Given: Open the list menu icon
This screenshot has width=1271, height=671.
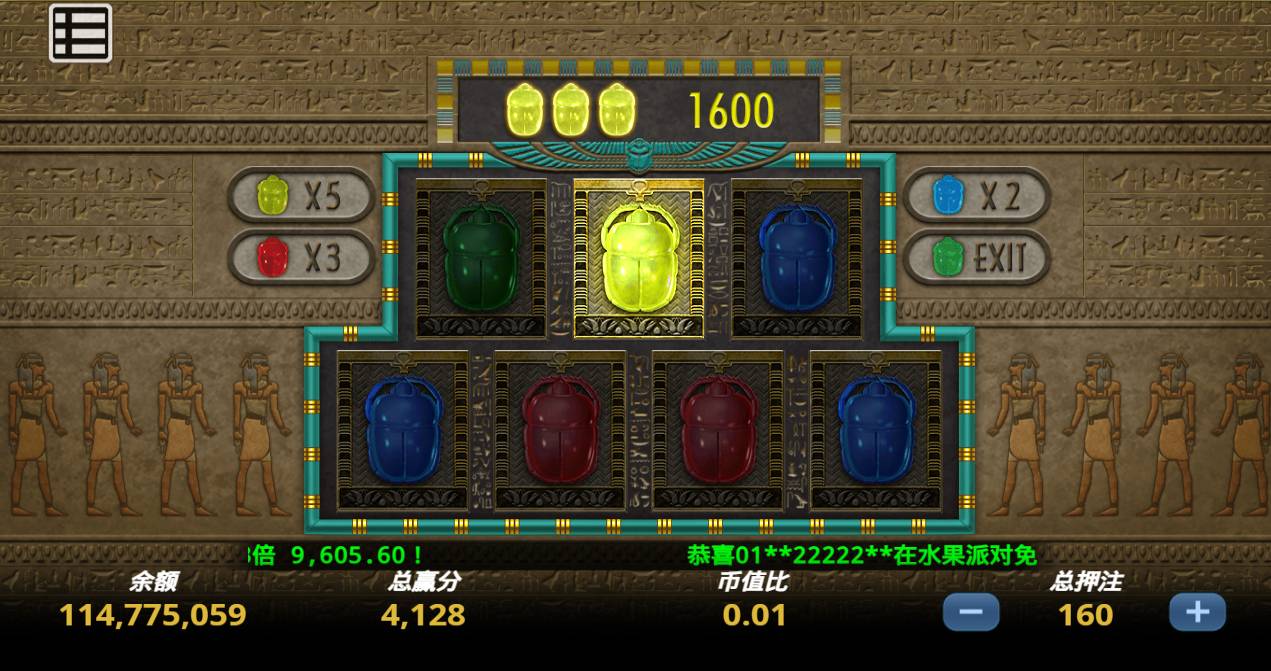Looking at the screenshot, I should coord(80,35).
